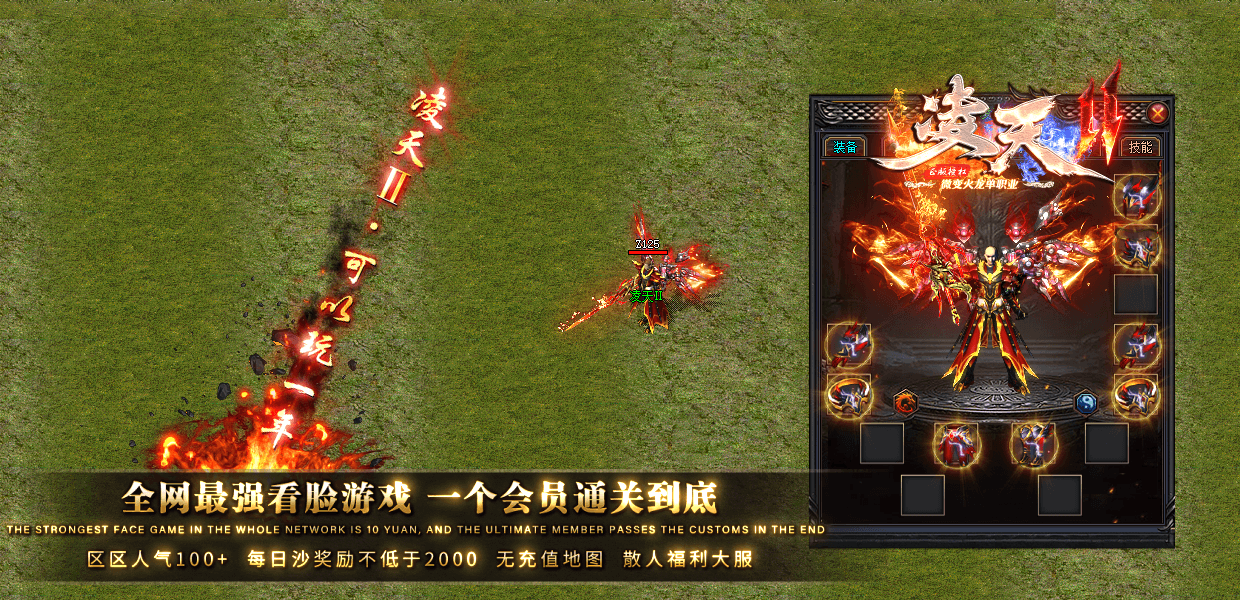Select the helmet slot directly beneath 技能 tab

point(1136,196)
